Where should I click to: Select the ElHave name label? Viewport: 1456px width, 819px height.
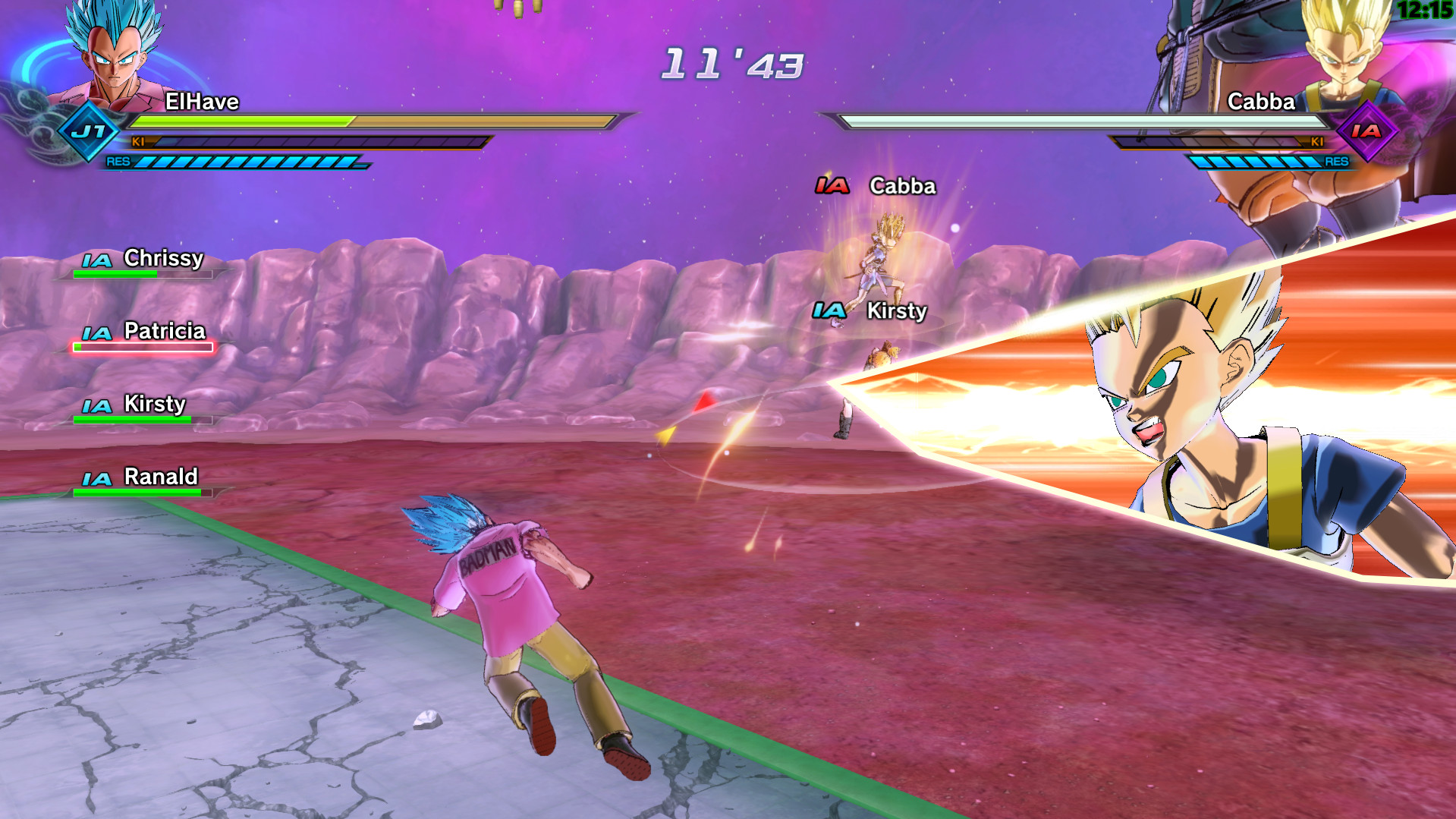click(x=202, y=102)
